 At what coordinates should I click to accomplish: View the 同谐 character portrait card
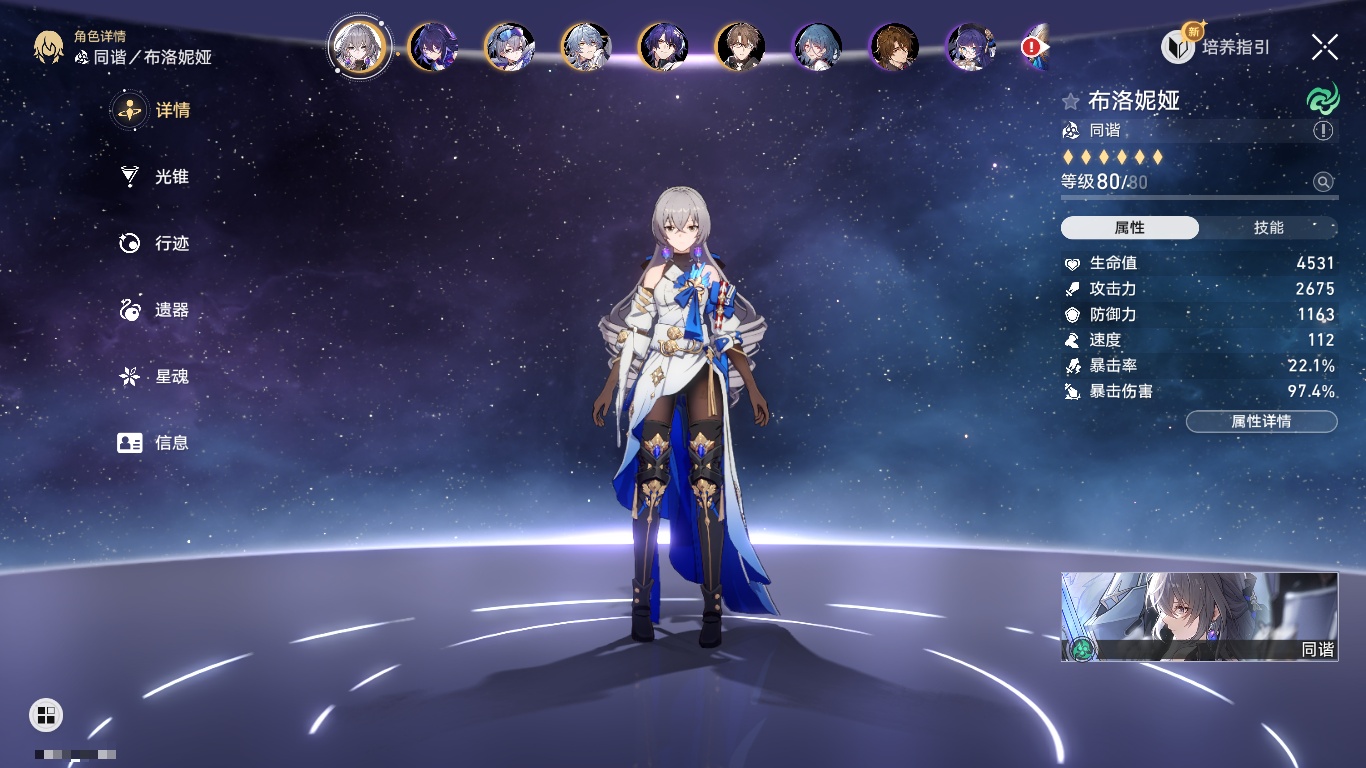pyautogui.click(x=1199, y=617)
